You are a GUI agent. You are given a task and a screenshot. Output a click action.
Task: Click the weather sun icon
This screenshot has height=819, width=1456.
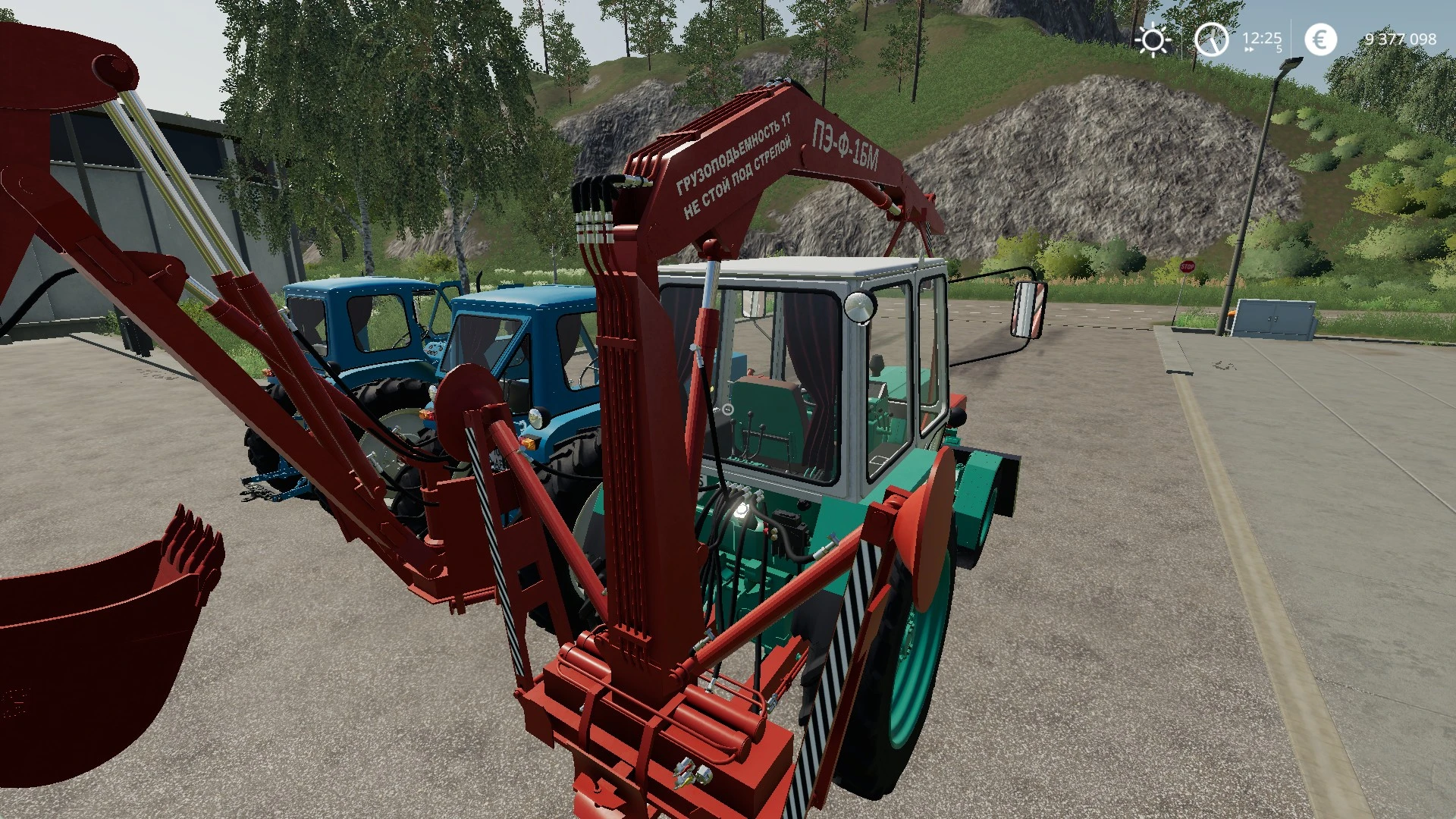point(1153,39)
